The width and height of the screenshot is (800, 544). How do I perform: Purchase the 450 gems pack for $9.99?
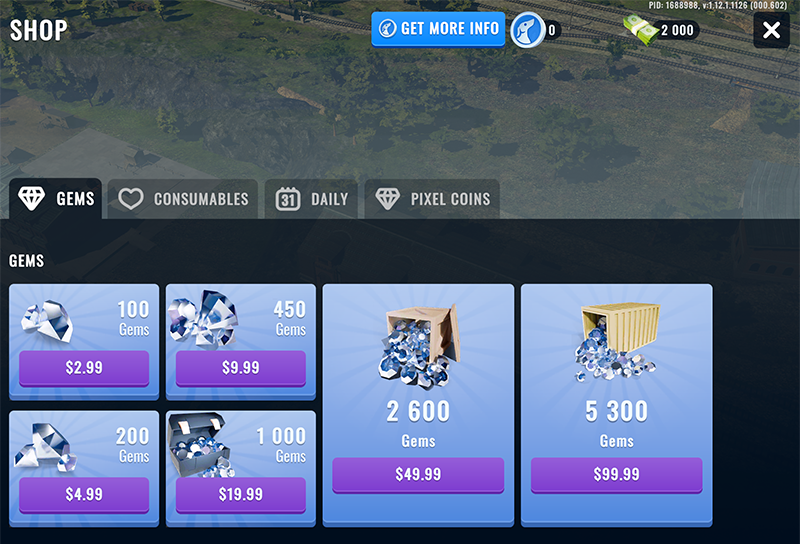coord(240,367)
